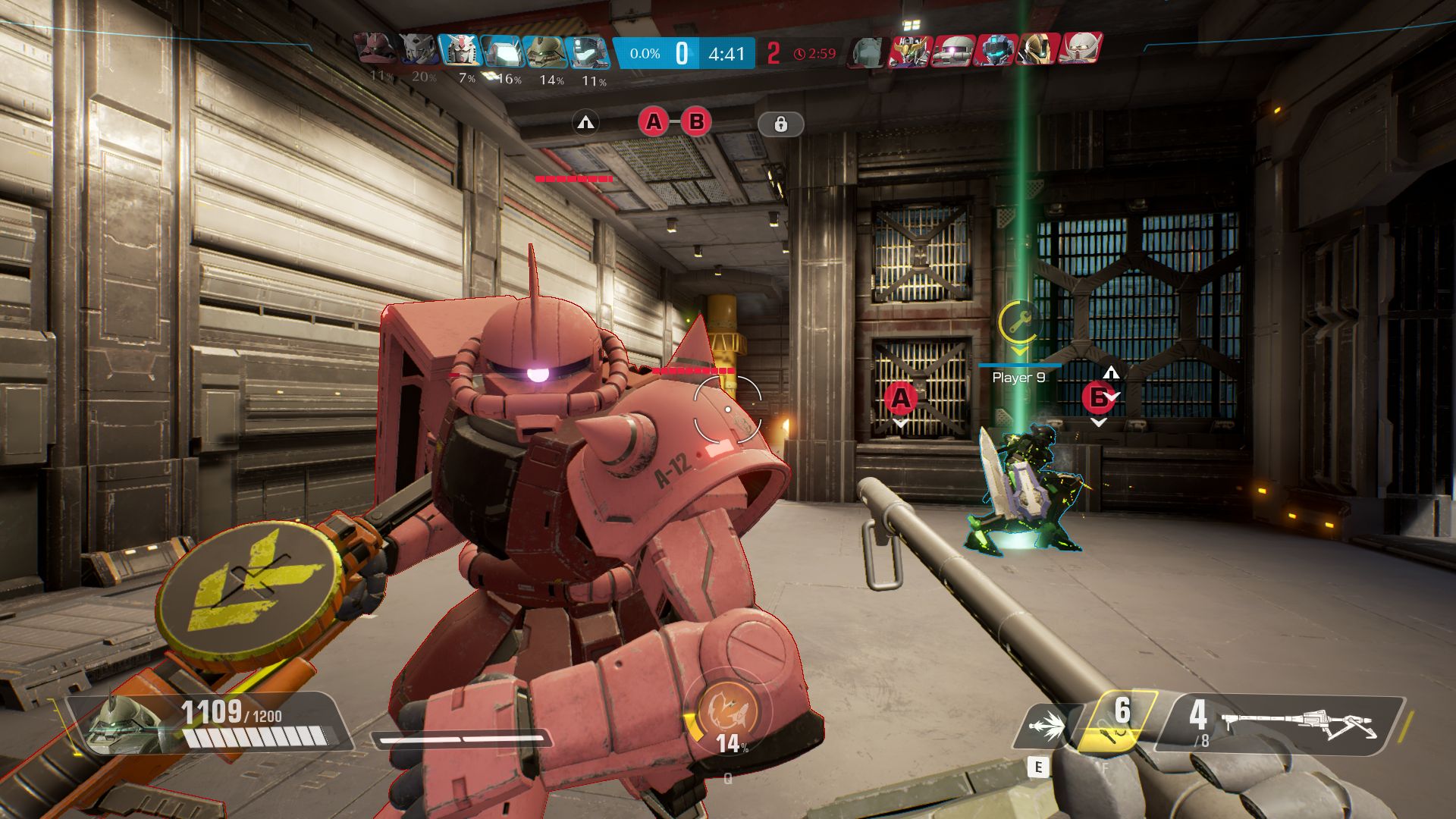Viewport: 1456px width, 819px height.
Task: Select the enemy Barbatos portrait with yellow horns
Action: 910,51
